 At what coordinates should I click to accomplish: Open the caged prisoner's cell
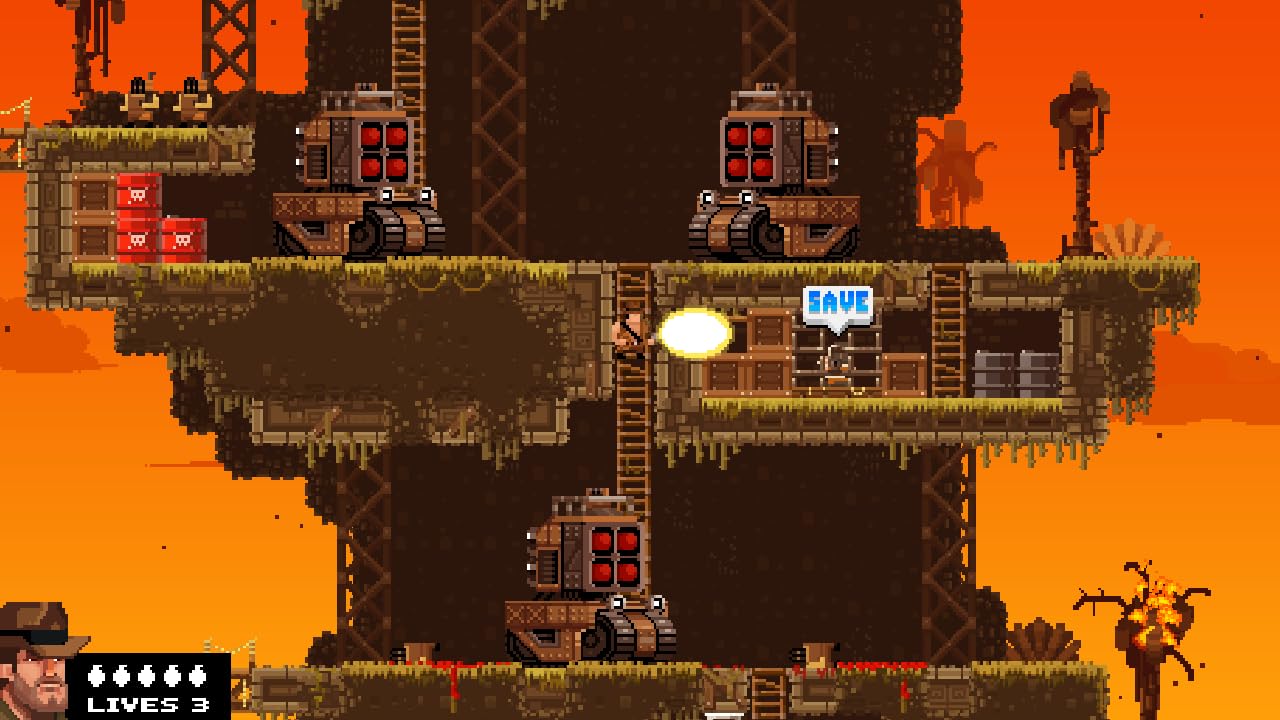pos(835,362)
